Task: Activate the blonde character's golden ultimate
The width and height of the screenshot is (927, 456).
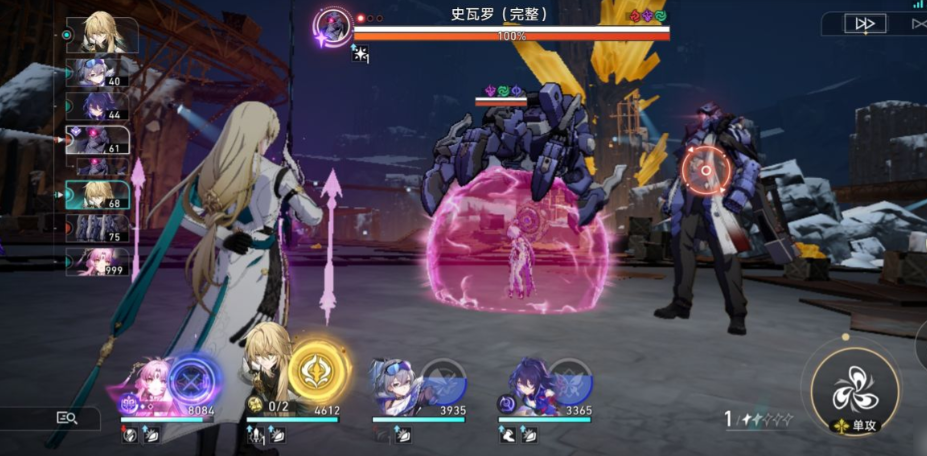Action: [x=318, y=372]
